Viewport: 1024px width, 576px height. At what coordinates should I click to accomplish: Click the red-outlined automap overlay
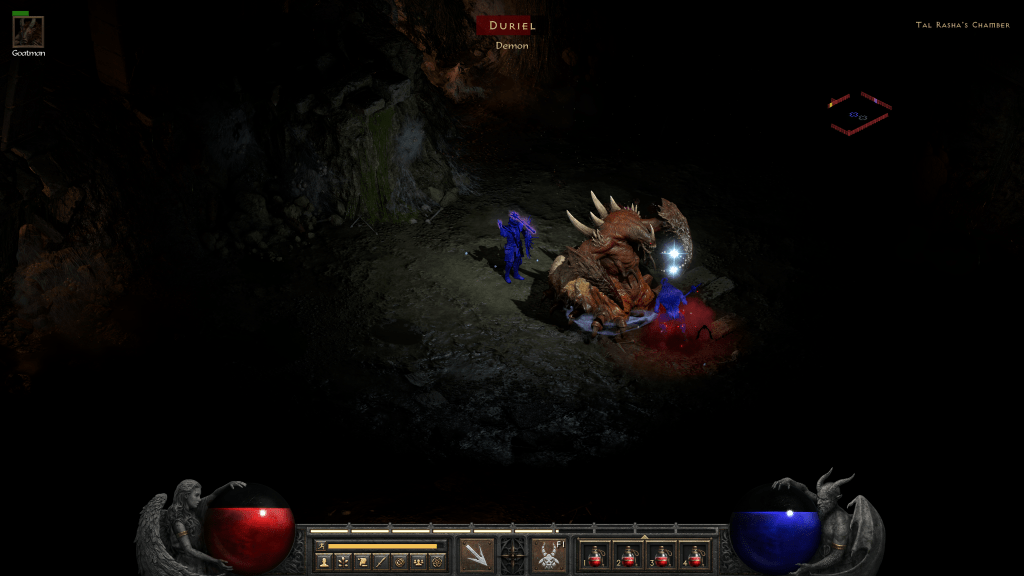(x=860, y=114)
